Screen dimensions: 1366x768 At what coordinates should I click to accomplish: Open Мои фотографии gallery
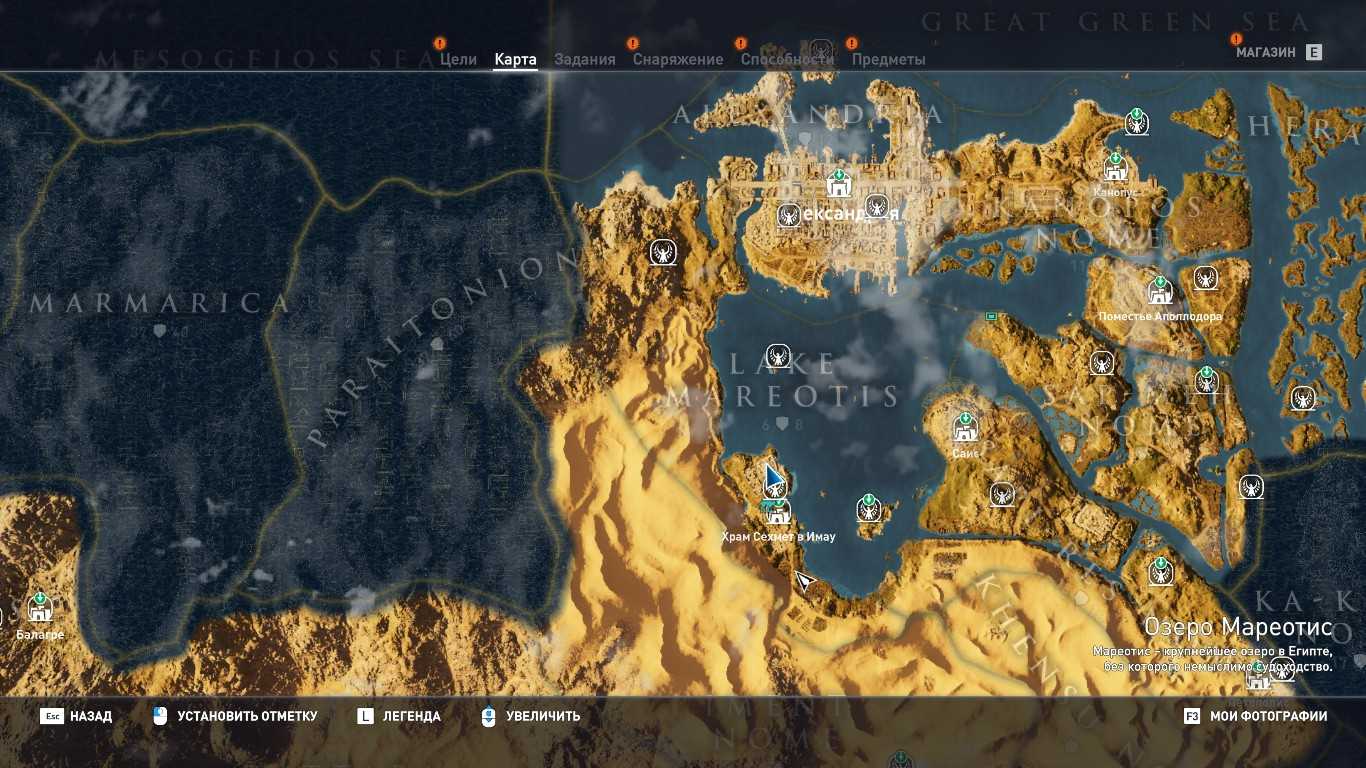1268,716
